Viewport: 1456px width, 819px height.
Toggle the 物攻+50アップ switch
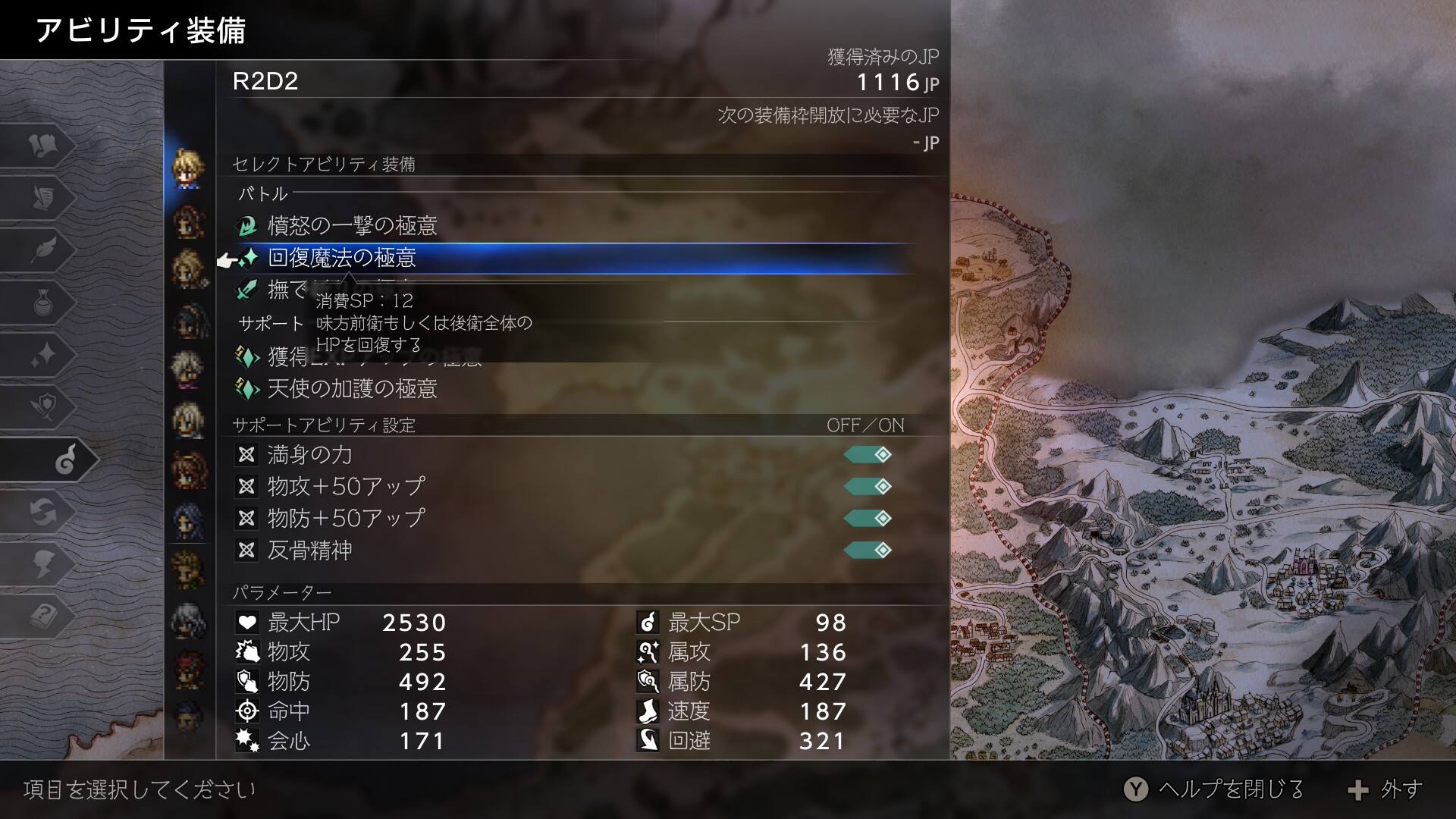pyautogui.click(x=868, y=487)
